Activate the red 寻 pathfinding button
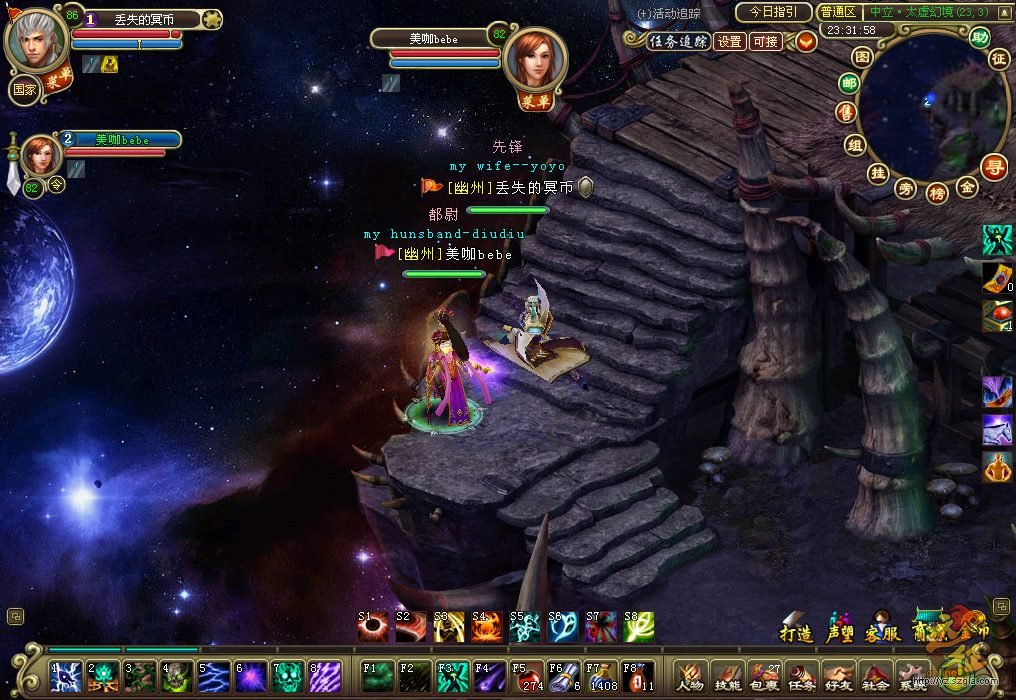The height and width of the screenshot is (700, 1016). point(994,166)
